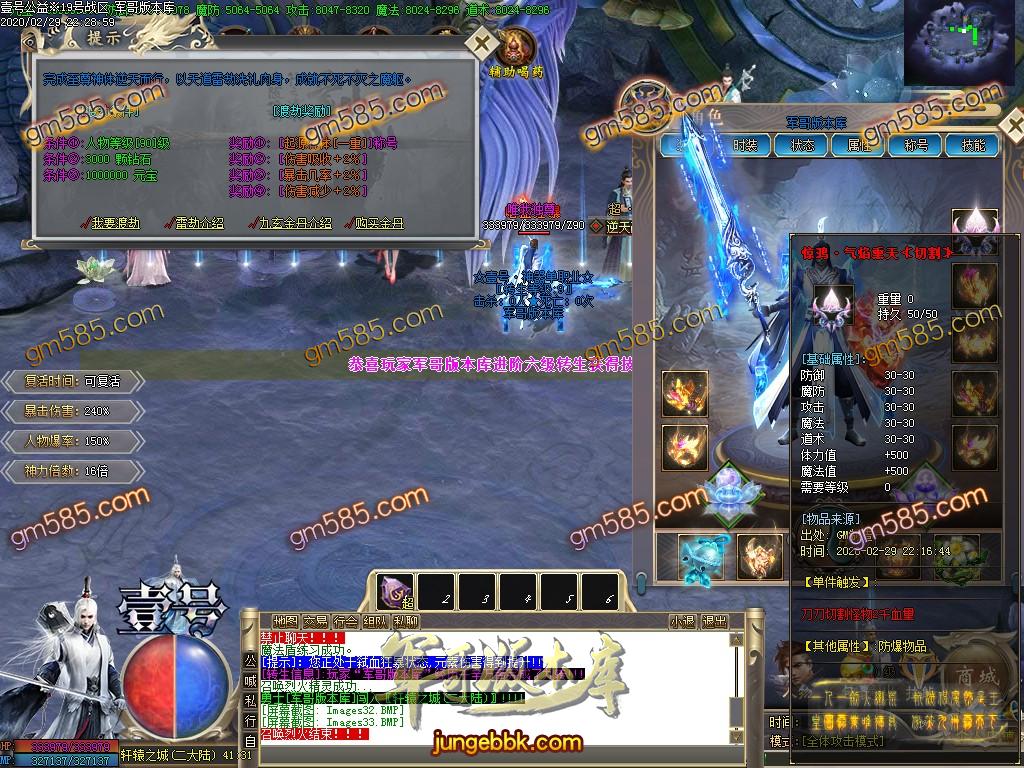Select the blue spirit pet equipment slot
Screen dimensions: 1024x768
coord(700,556)
